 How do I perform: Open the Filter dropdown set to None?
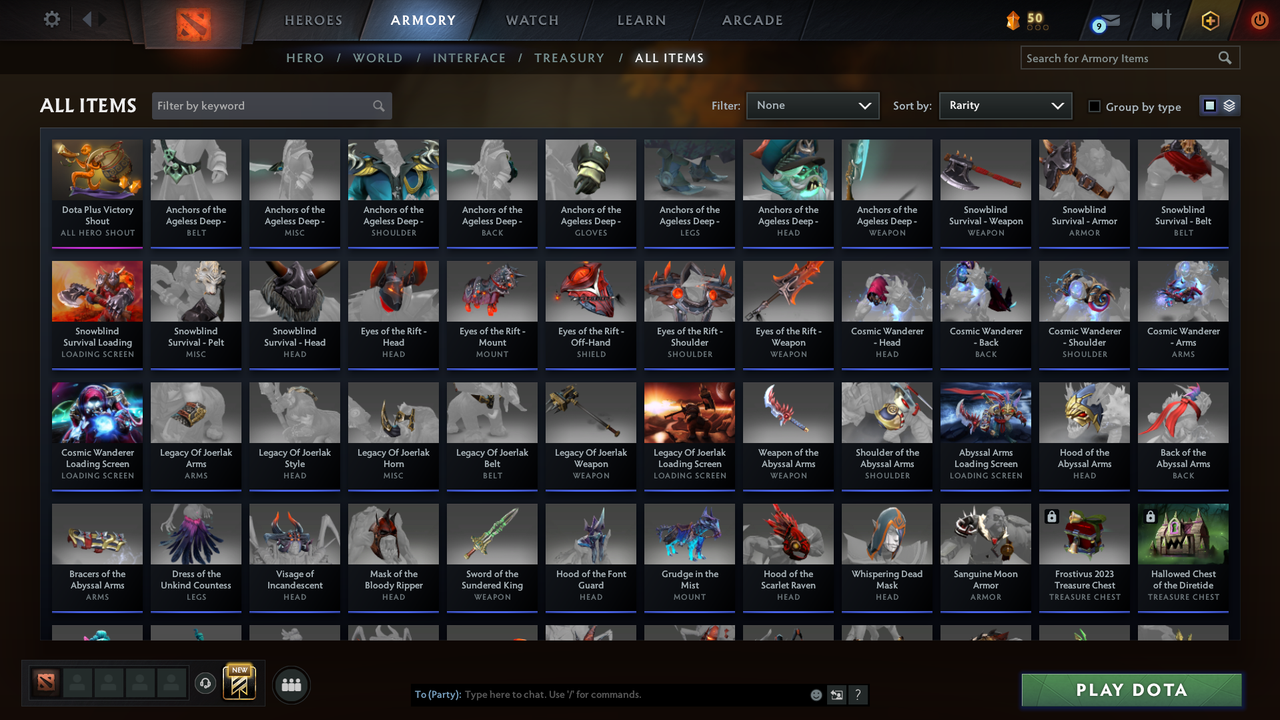point(812,105)
